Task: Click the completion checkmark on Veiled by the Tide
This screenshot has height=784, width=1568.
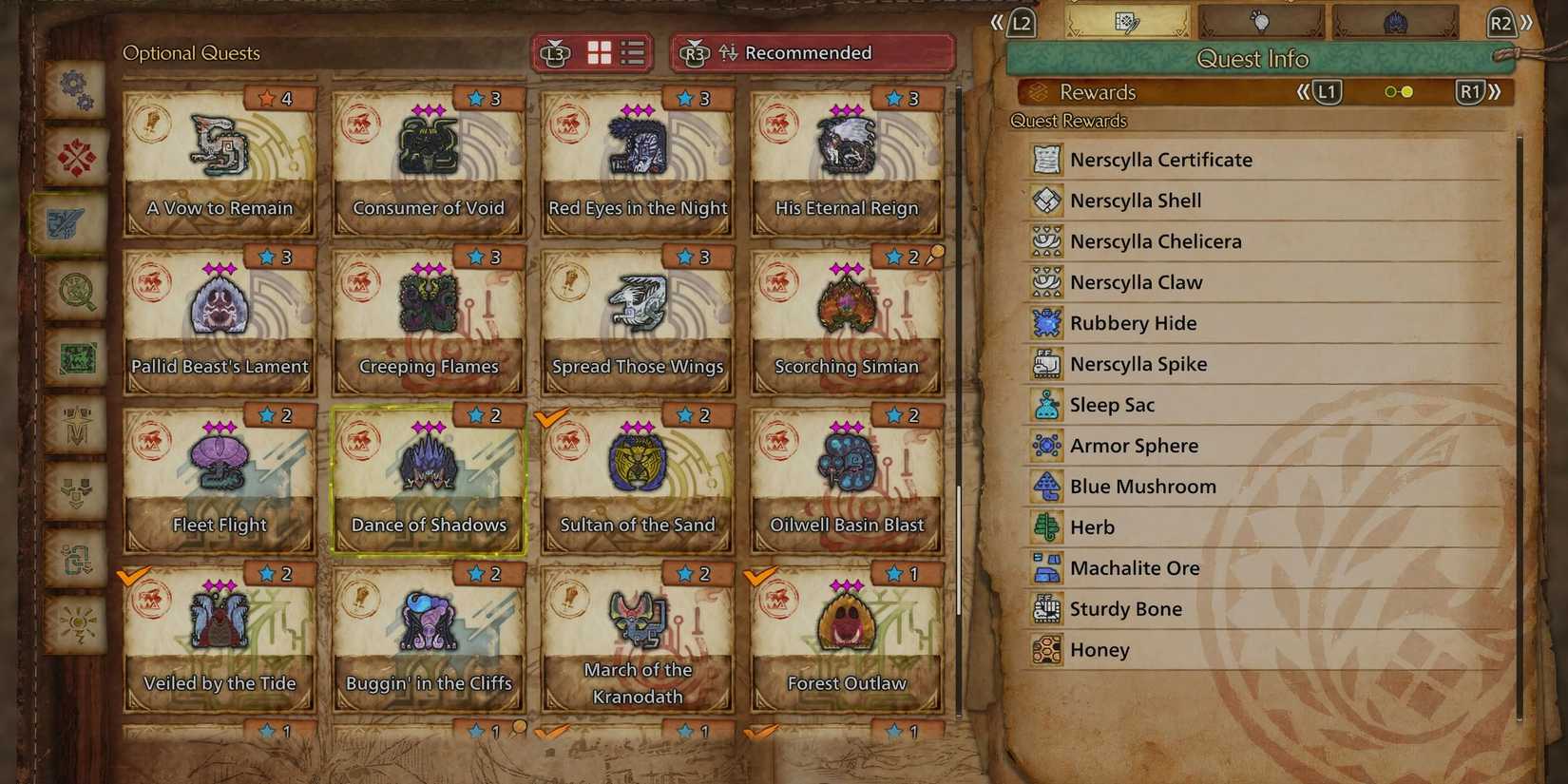Action: 136,573
